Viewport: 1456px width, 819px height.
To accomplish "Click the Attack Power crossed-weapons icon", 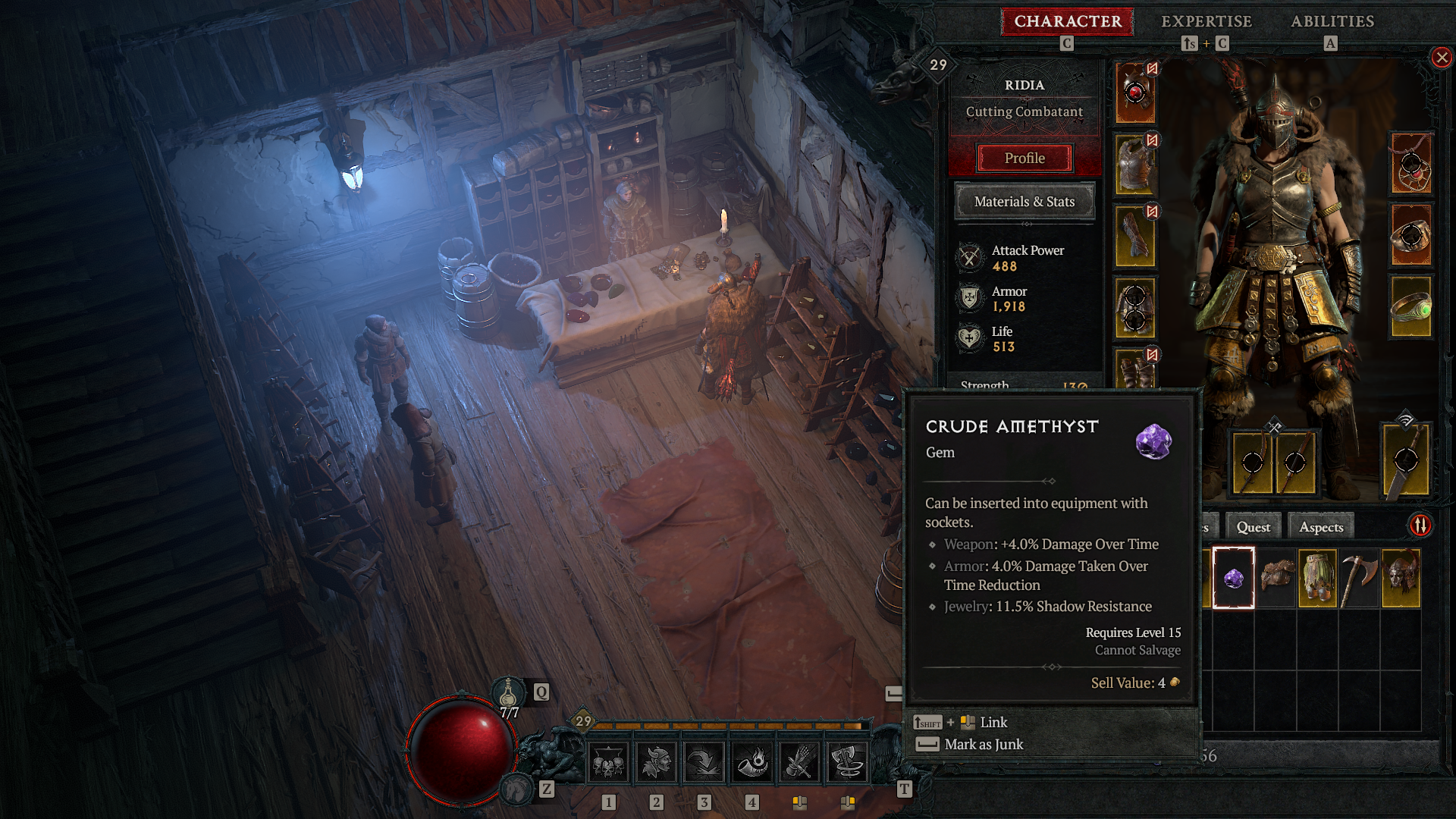I will (x=968, y=256).
